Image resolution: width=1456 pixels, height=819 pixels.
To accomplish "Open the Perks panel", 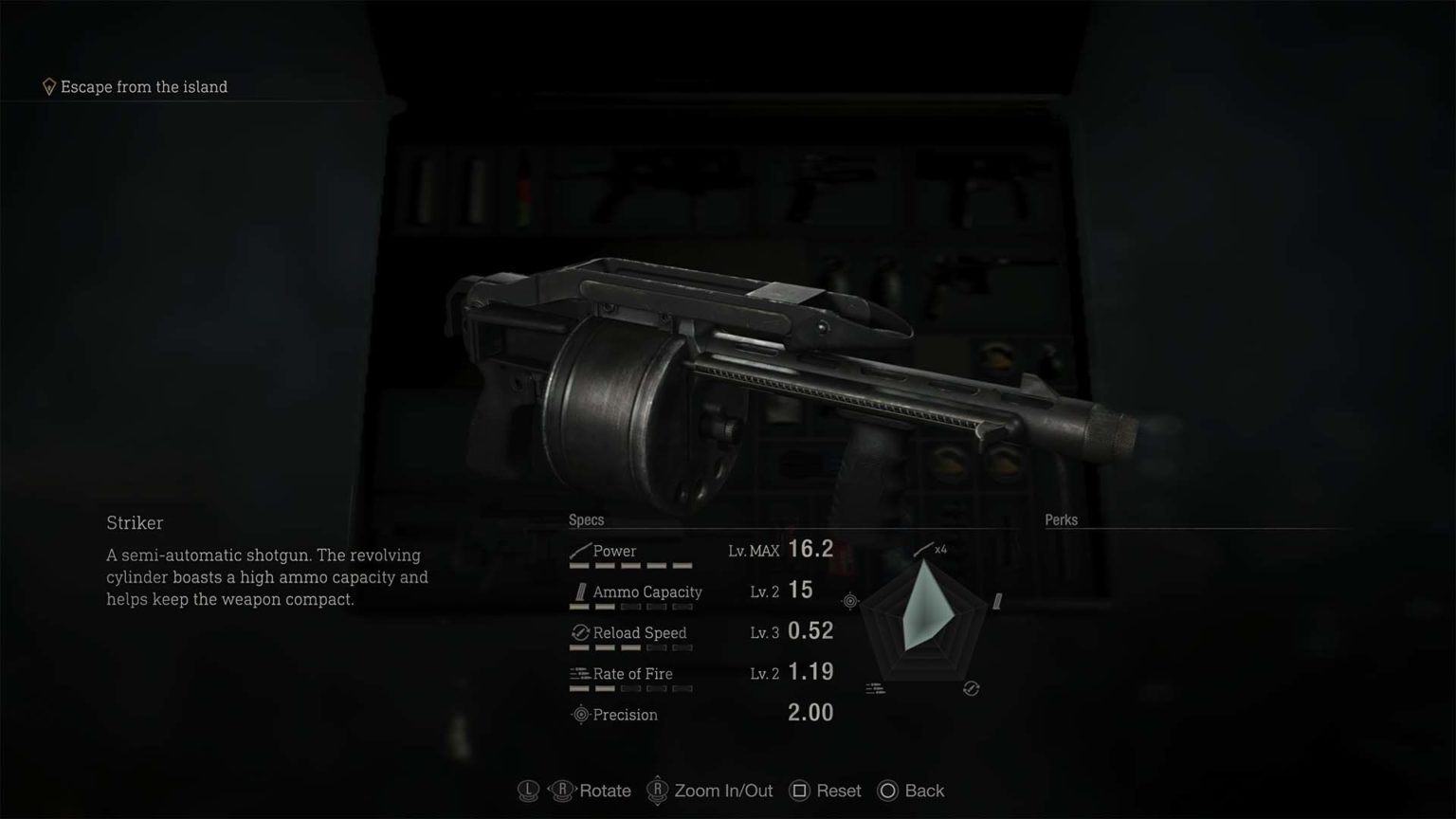I will [1061, 519].
